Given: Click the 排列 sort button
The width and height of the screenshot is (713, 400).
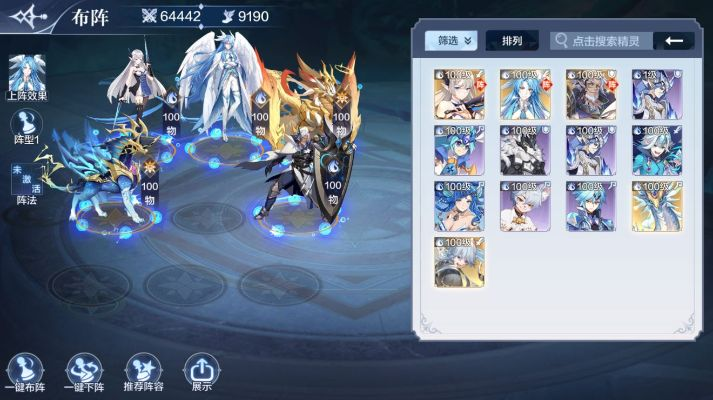Looking at the screenshot, I should pos(512,41).
